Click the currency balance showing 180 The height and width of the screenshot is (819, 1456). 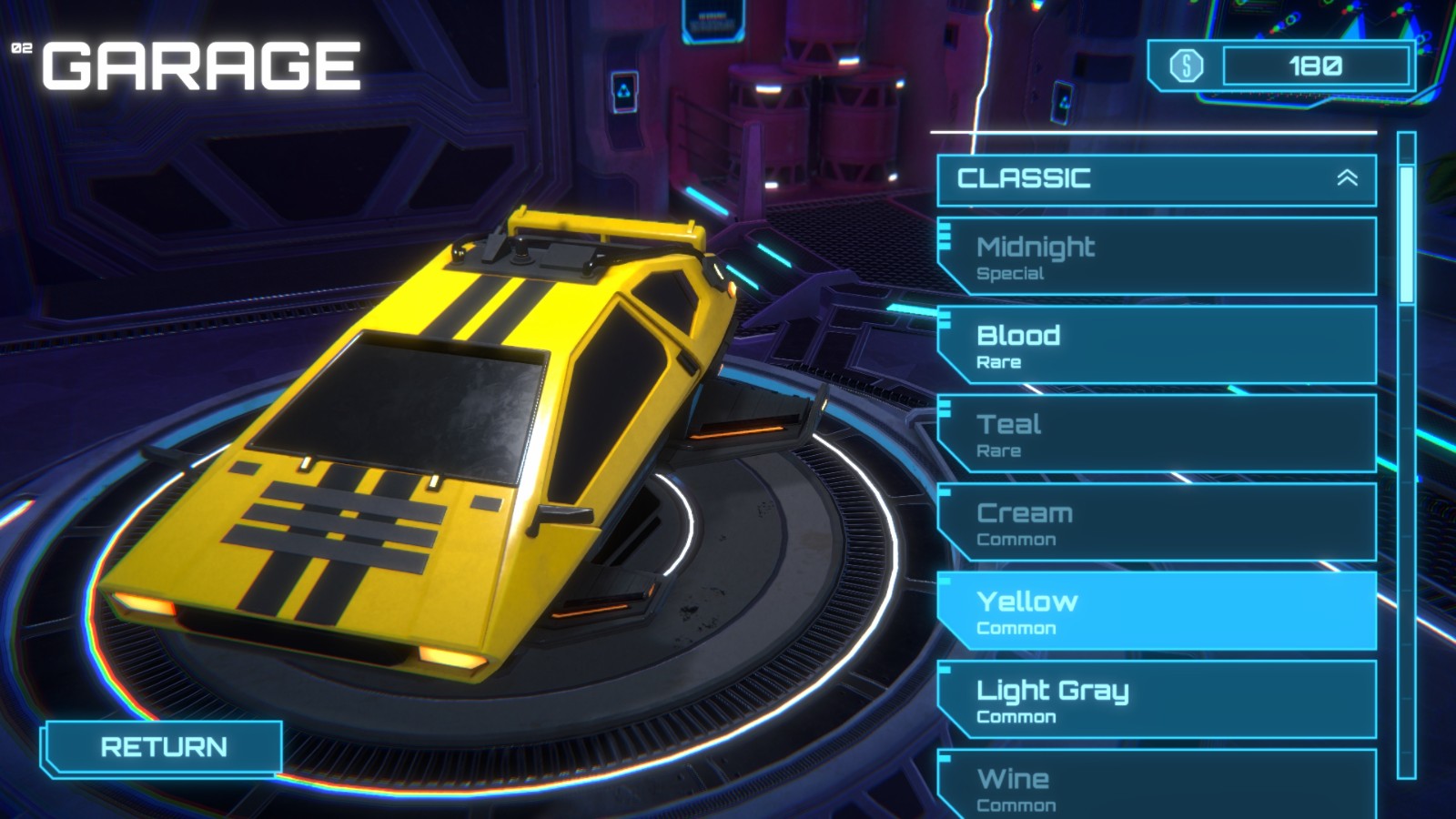pos(1316,64)
